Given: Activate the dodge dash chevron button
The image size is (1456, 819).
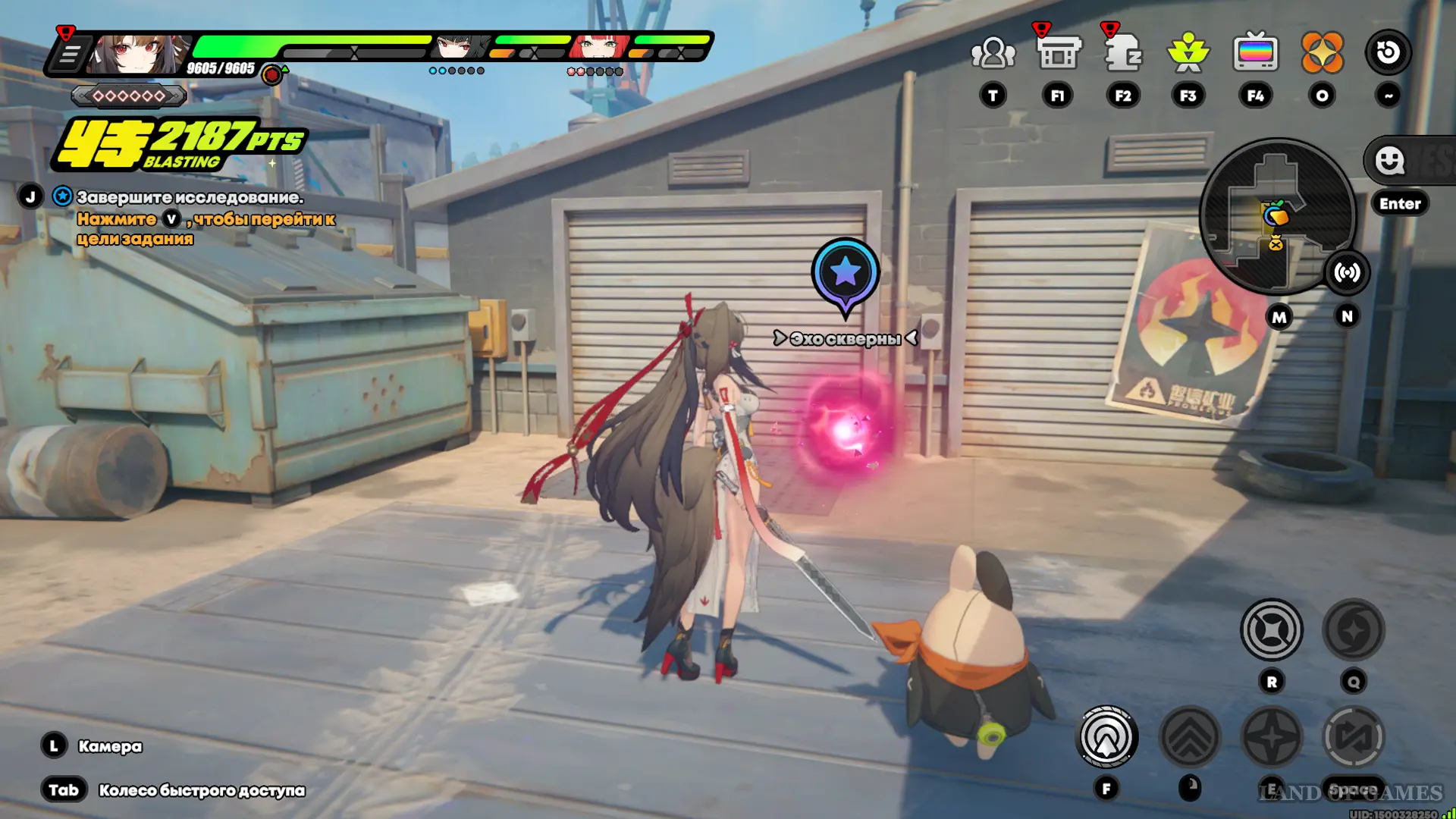Looking at the screenshot, I should (x=1189, y=736).
